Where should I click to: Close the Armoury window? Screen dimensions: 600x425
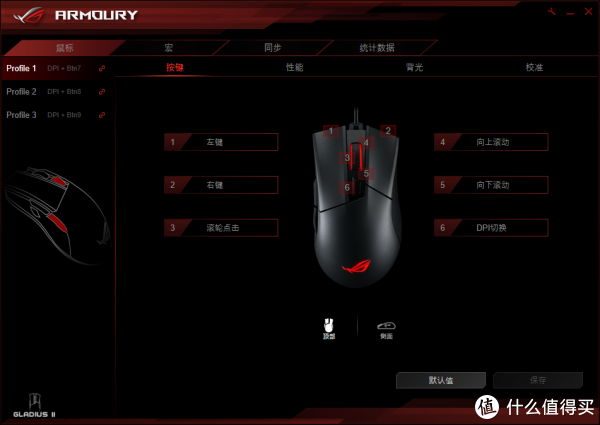(x=588, y=11)
